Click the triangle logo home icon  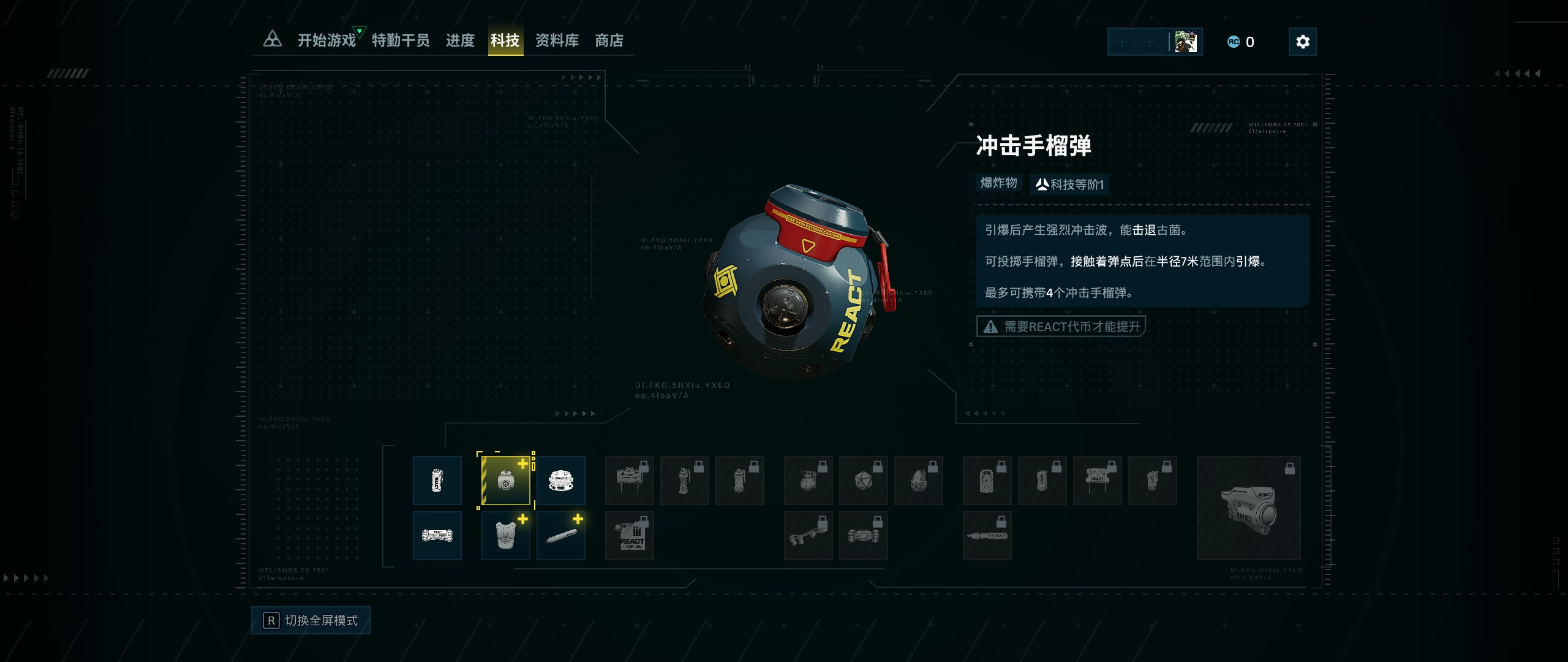point(273,40)
